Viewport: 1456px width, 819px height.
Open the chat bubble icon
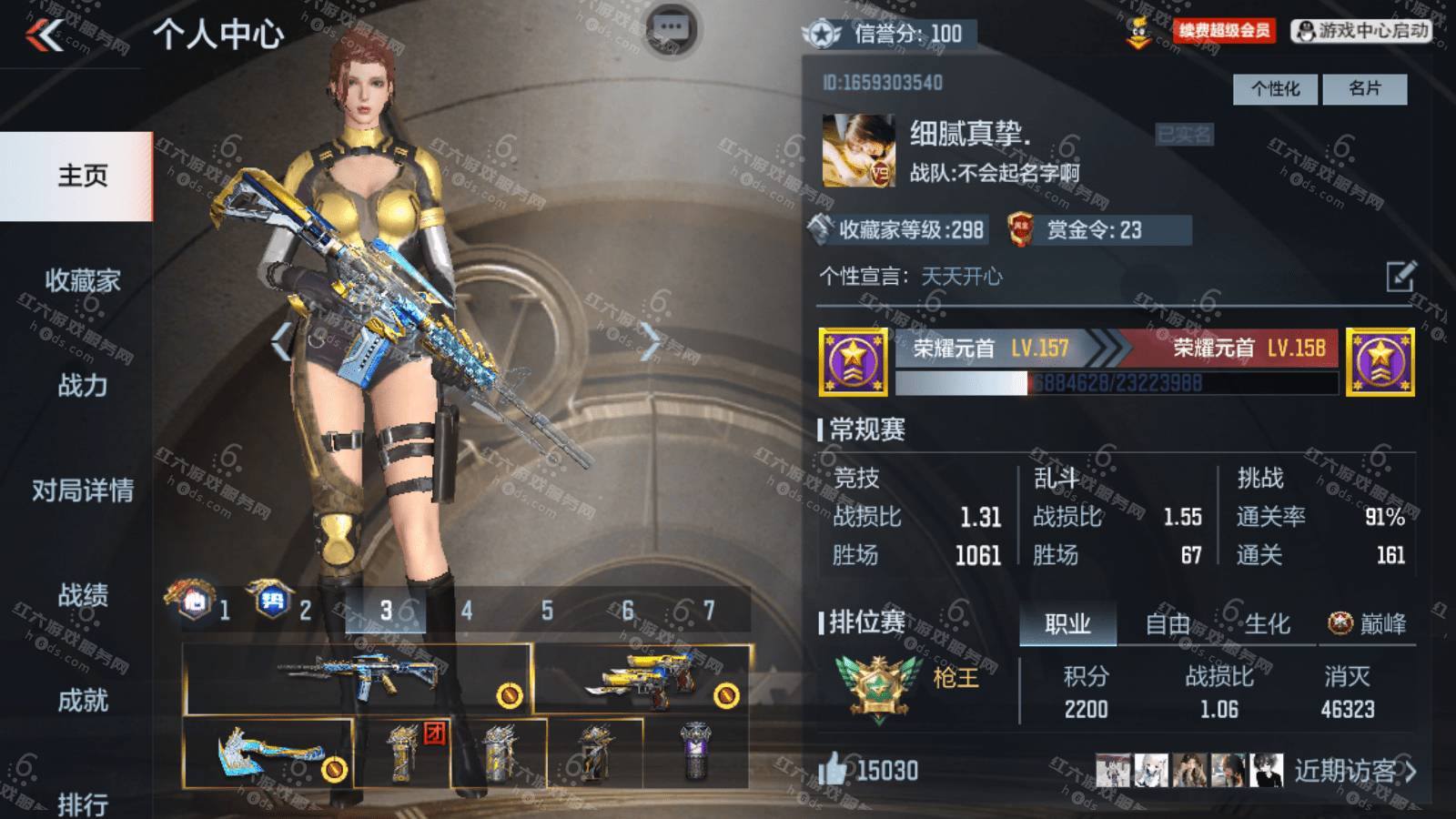[672, 28]
